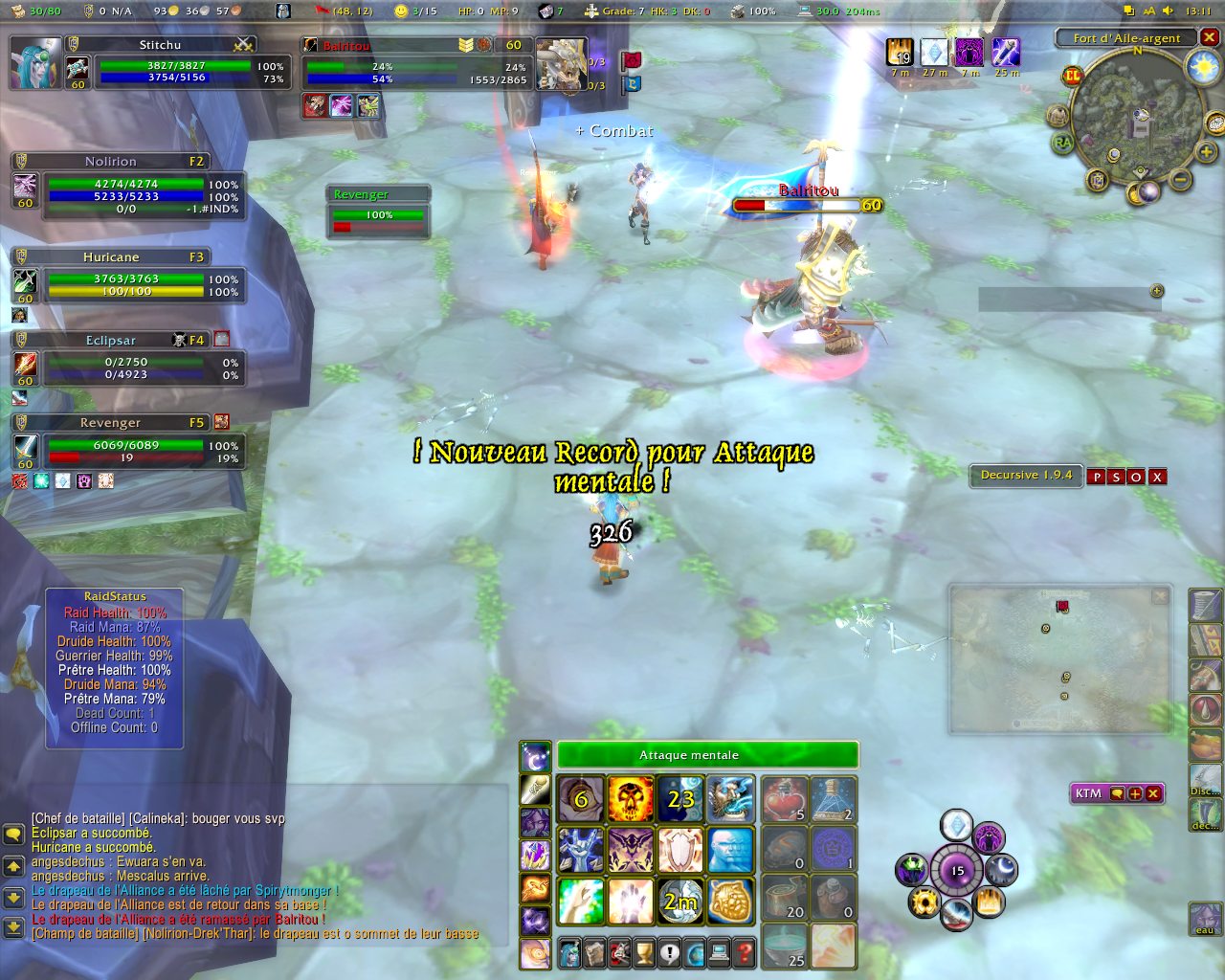Open the red CL minimap button
The width and height of the screenshot is (1225, 980).
(1072, 76)
